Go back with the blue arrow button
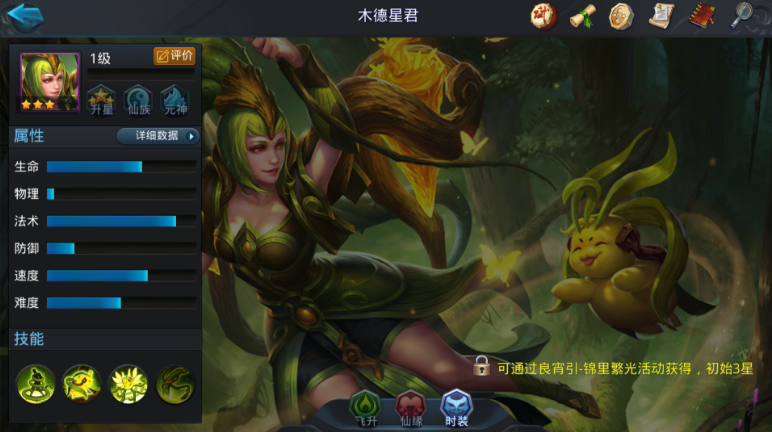 [x=26, y=17]
